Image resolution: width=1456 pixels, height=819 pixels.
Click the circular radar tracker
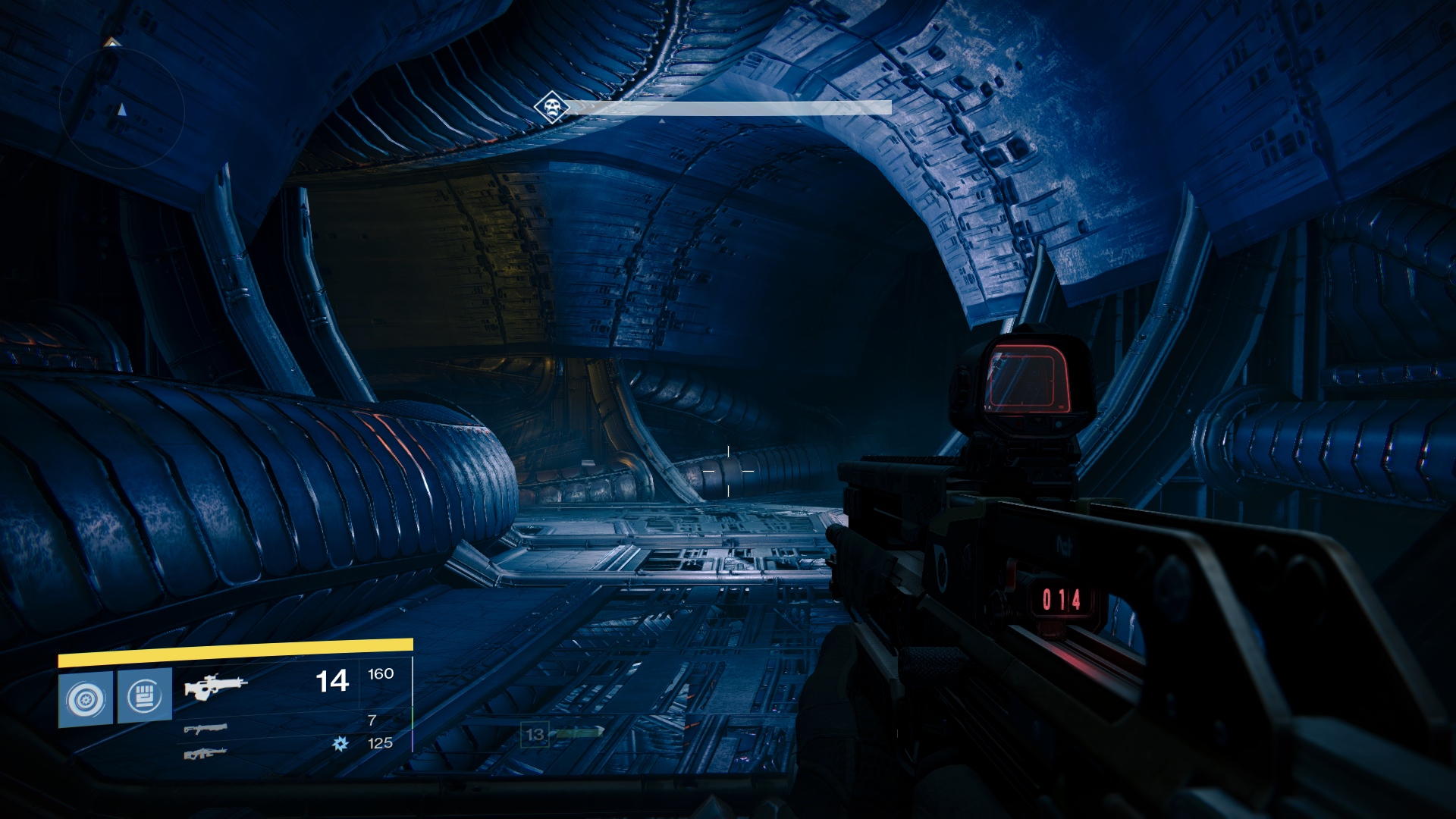point(122,111)
